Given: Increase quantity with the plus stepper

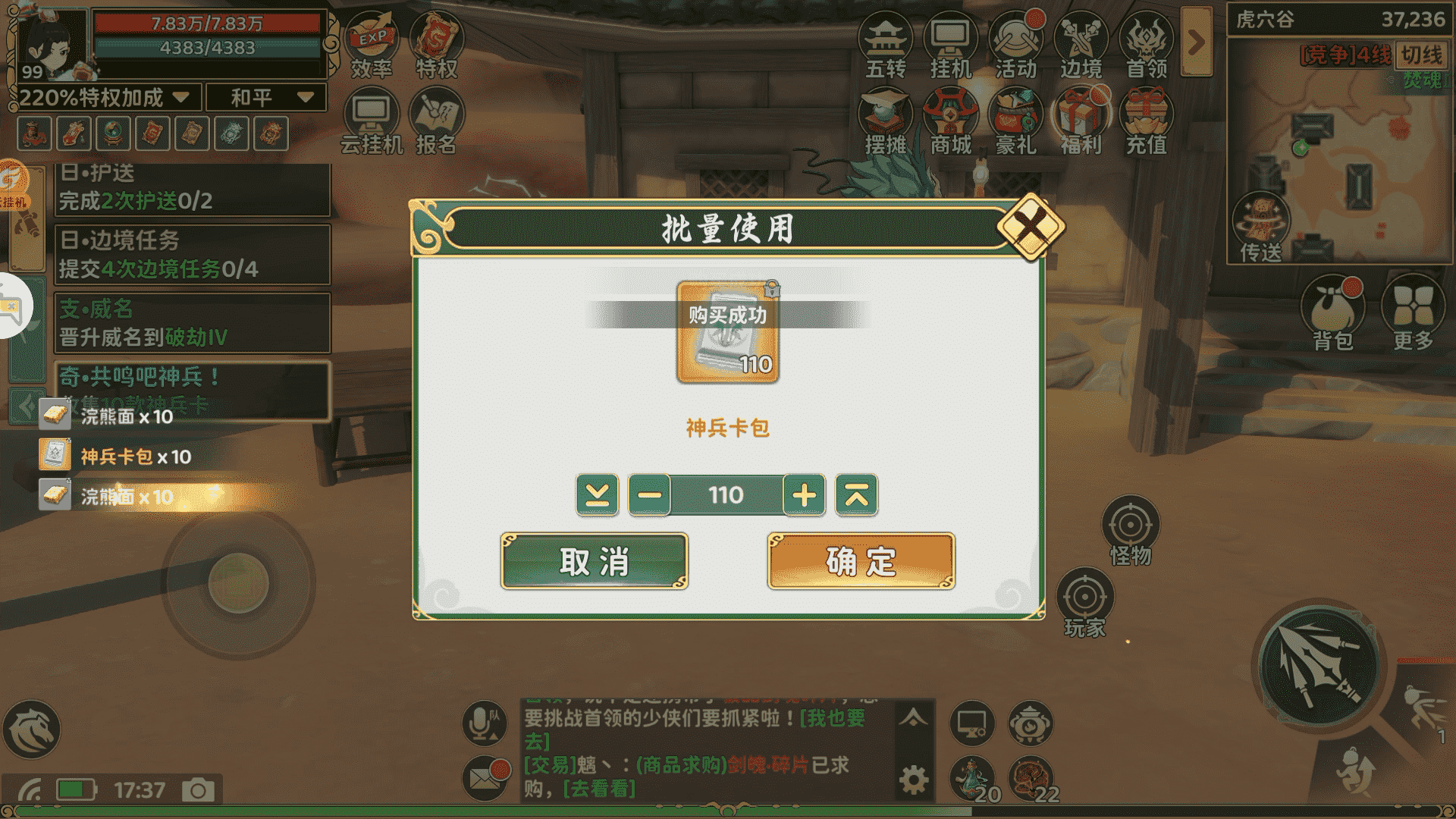Looking at the screenshot, I should pyautogui.click(x=805, y=494).
